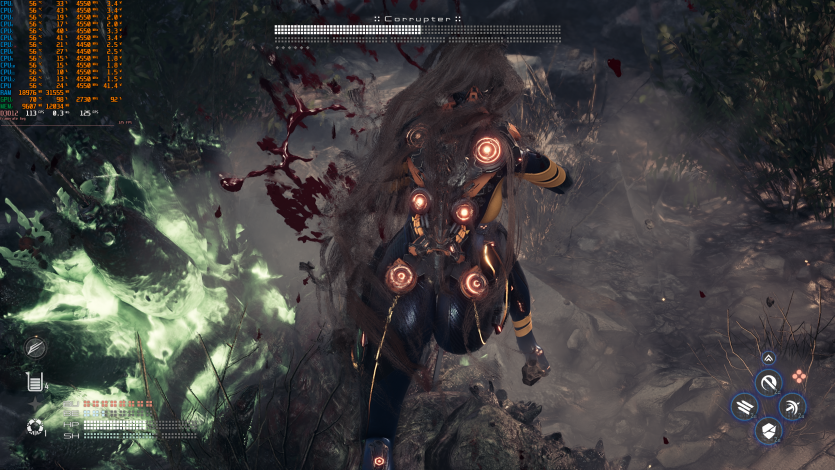Activate the top slash skill icon
Screen dimensions: 835x470
click(768, 382)
